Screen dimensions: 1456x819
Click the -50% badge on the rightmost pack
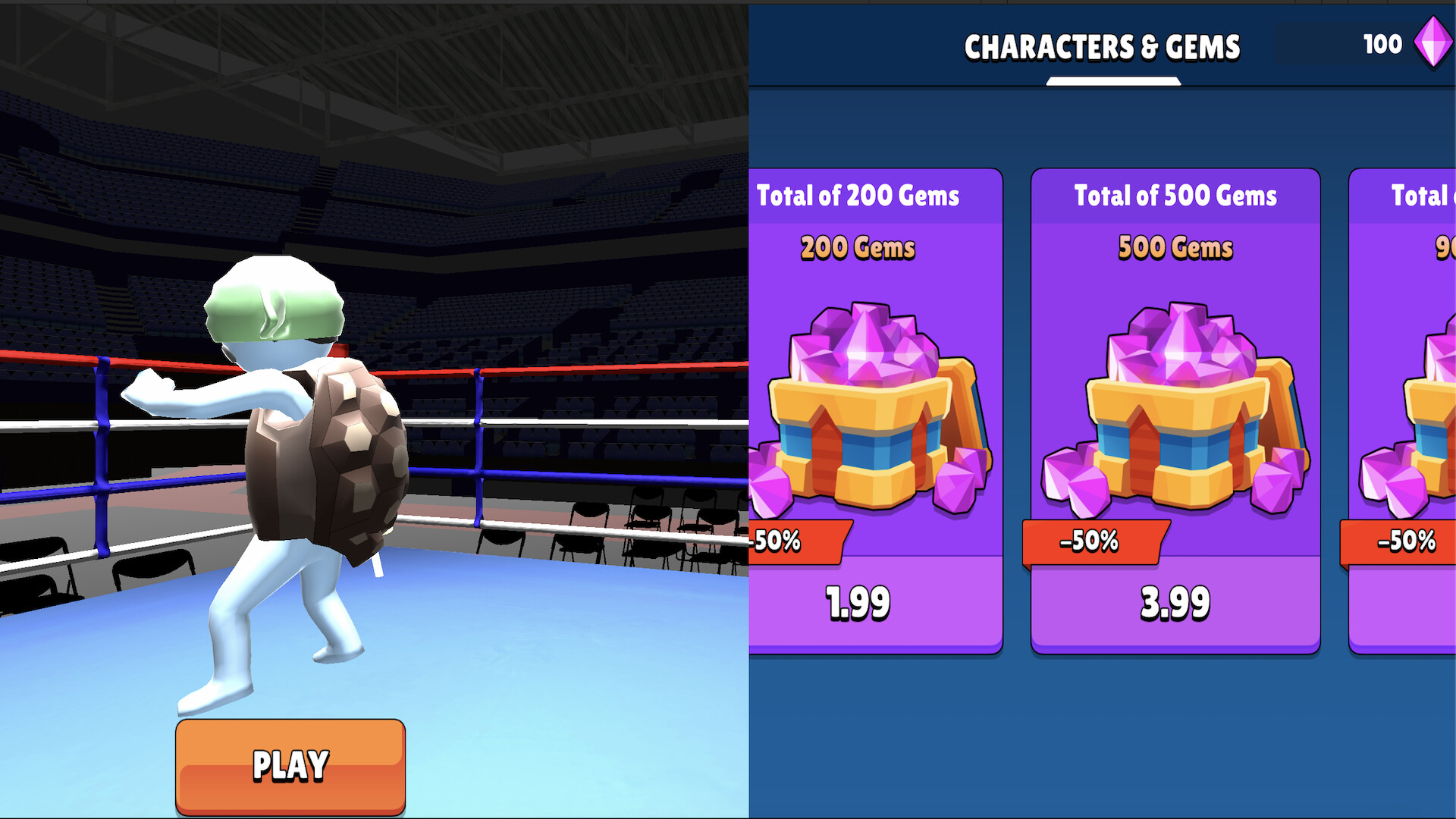(1407, 541)
